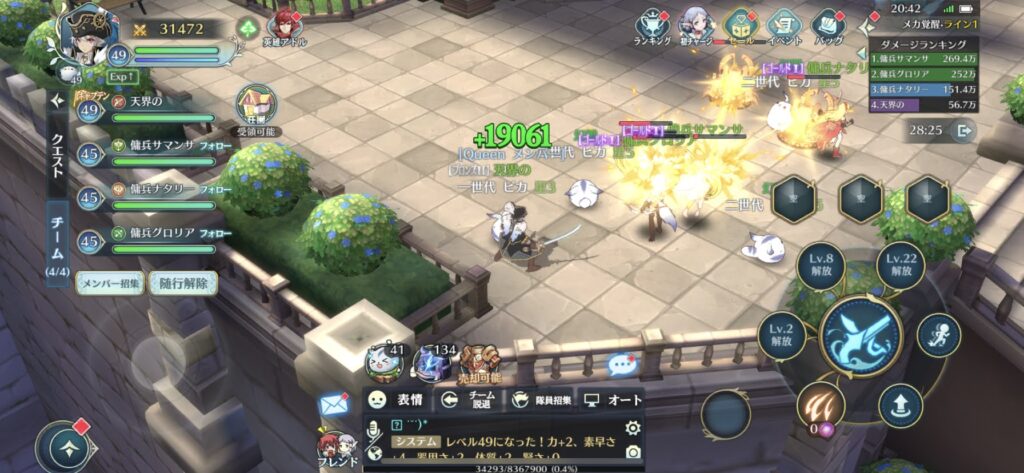The height and width of the screenshot is (473, 1024).
Task: Open the バッグ inventory
Action: (828, 25)
